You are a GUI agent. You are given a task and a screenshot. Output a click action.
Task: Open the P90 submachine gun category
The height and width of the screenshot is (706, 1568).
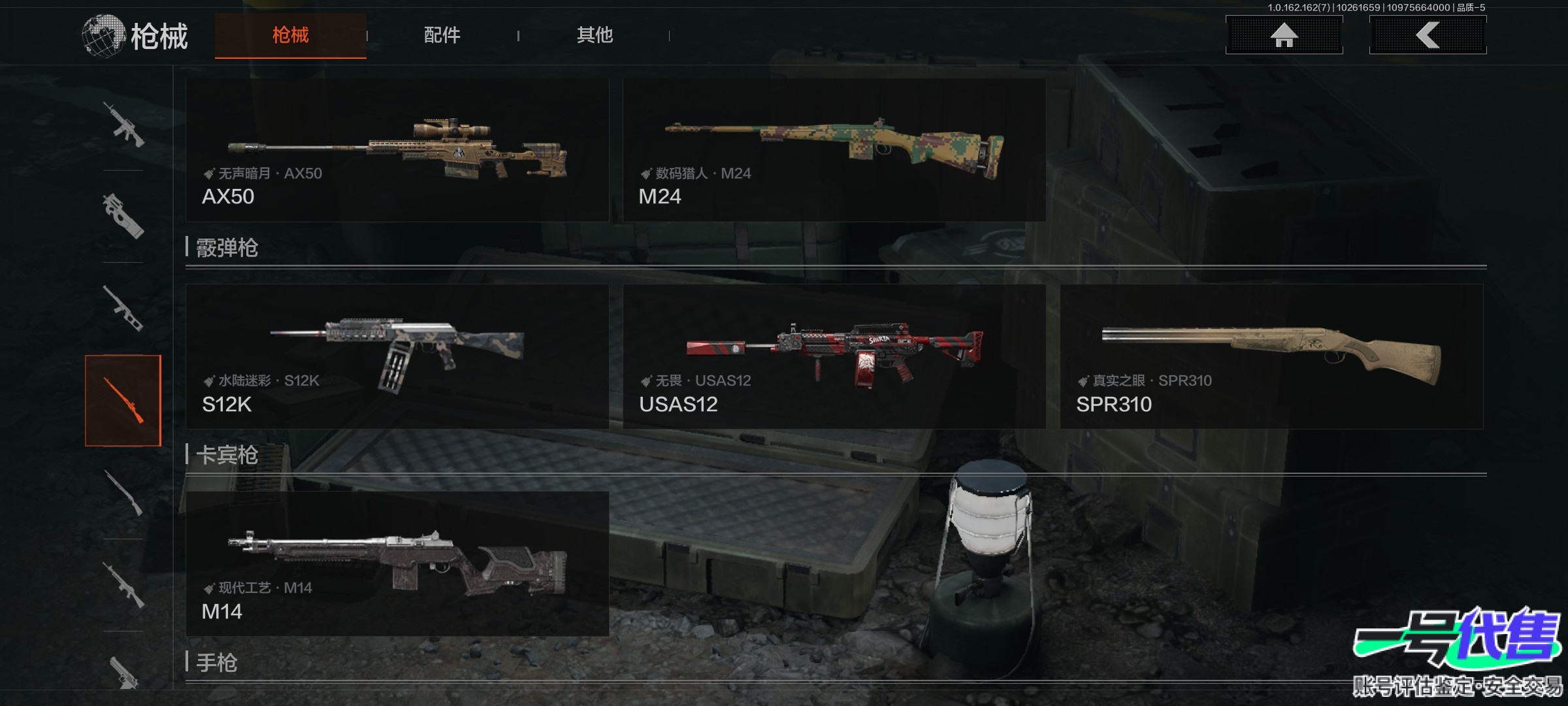coord(123,216)
